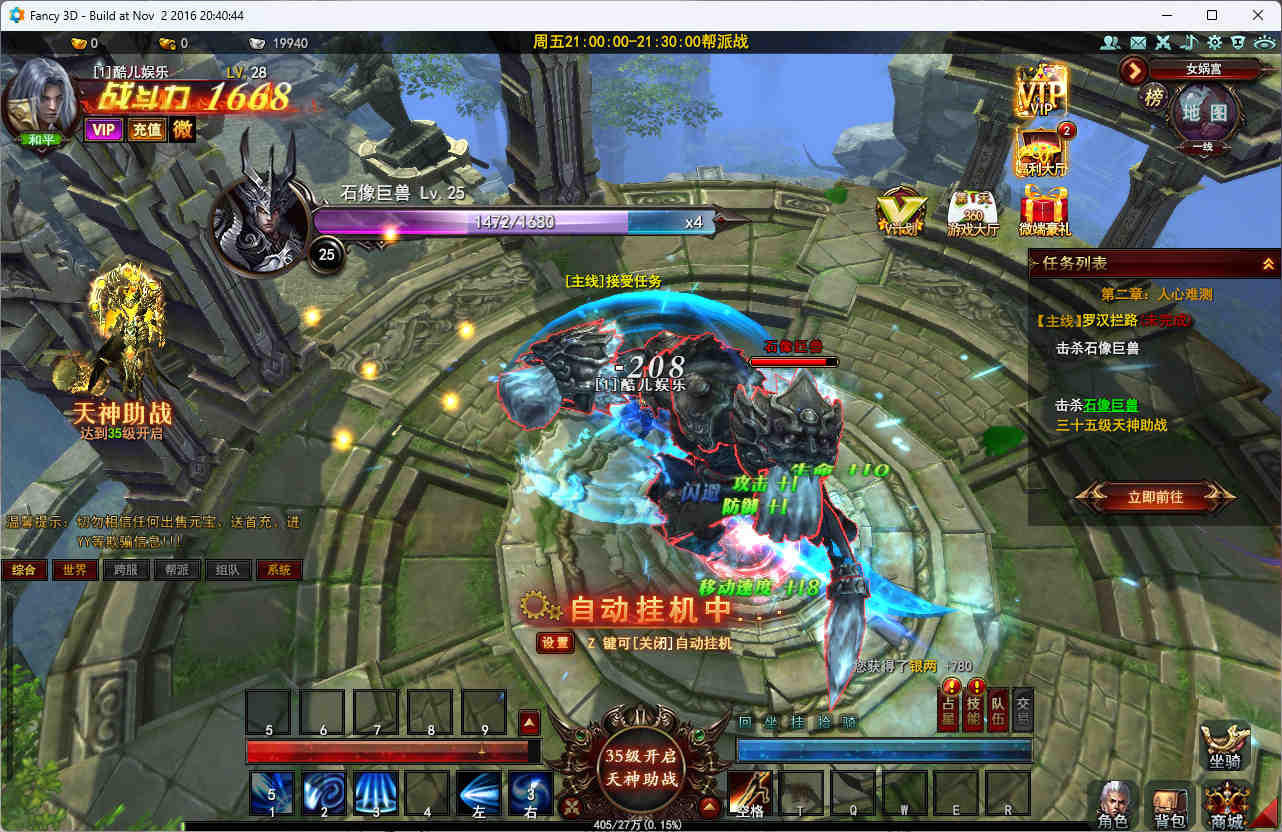Click the 充值 recharge button
1282x832 pixels.
point(146,129)
